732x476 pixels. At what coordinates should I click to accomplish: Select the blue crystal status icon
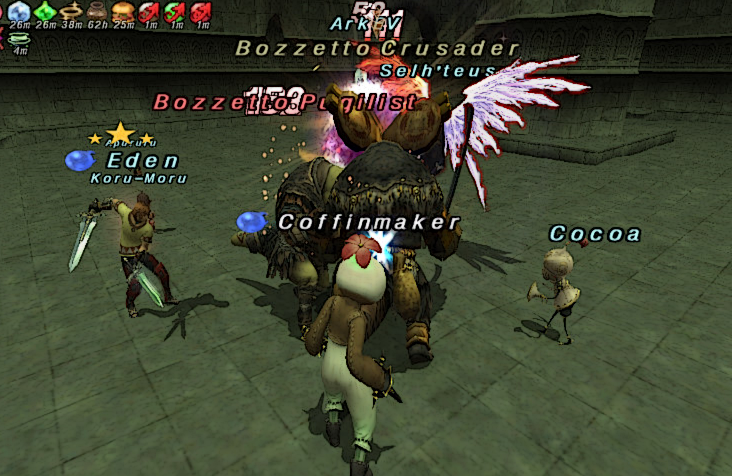tap(19, 11)
